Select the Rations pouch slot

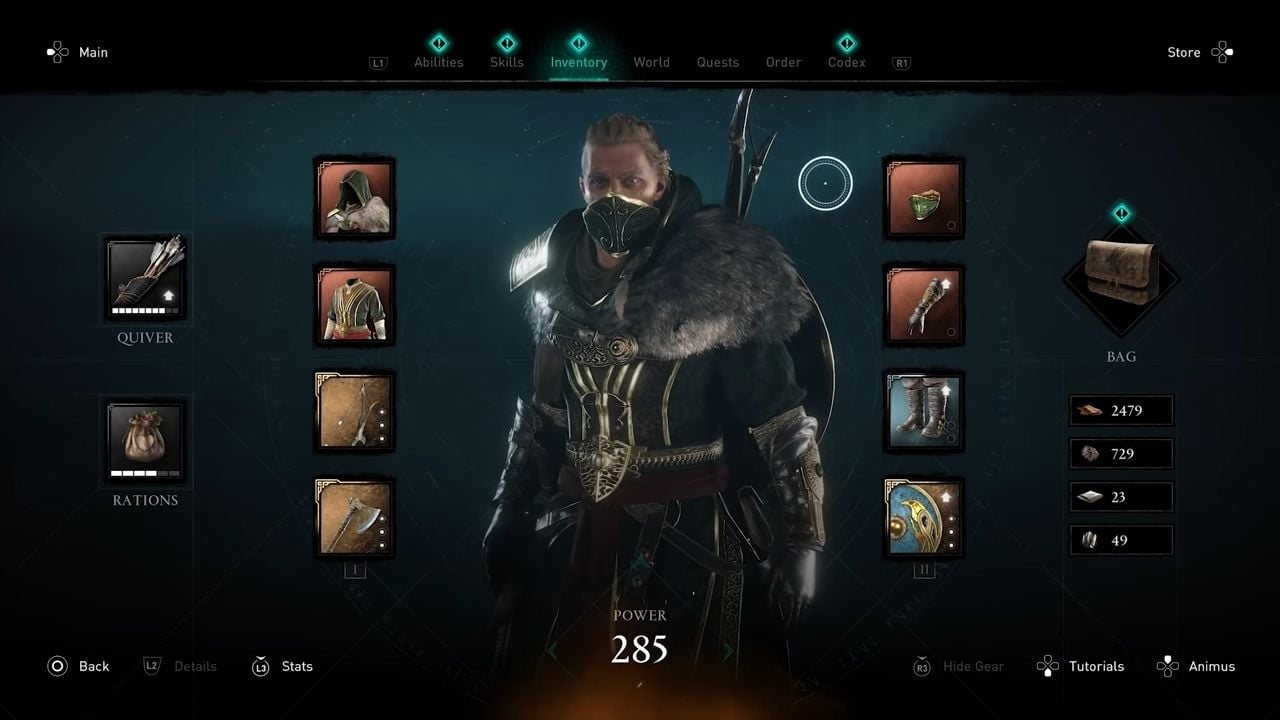point(146,440)
